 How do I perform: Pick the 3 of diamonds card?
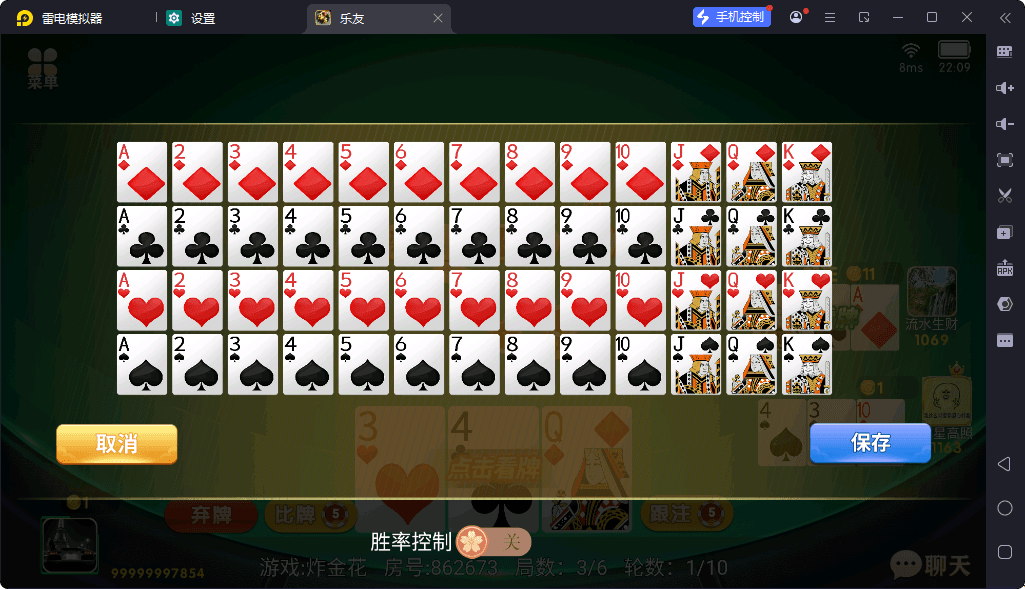tap(253, 172)
